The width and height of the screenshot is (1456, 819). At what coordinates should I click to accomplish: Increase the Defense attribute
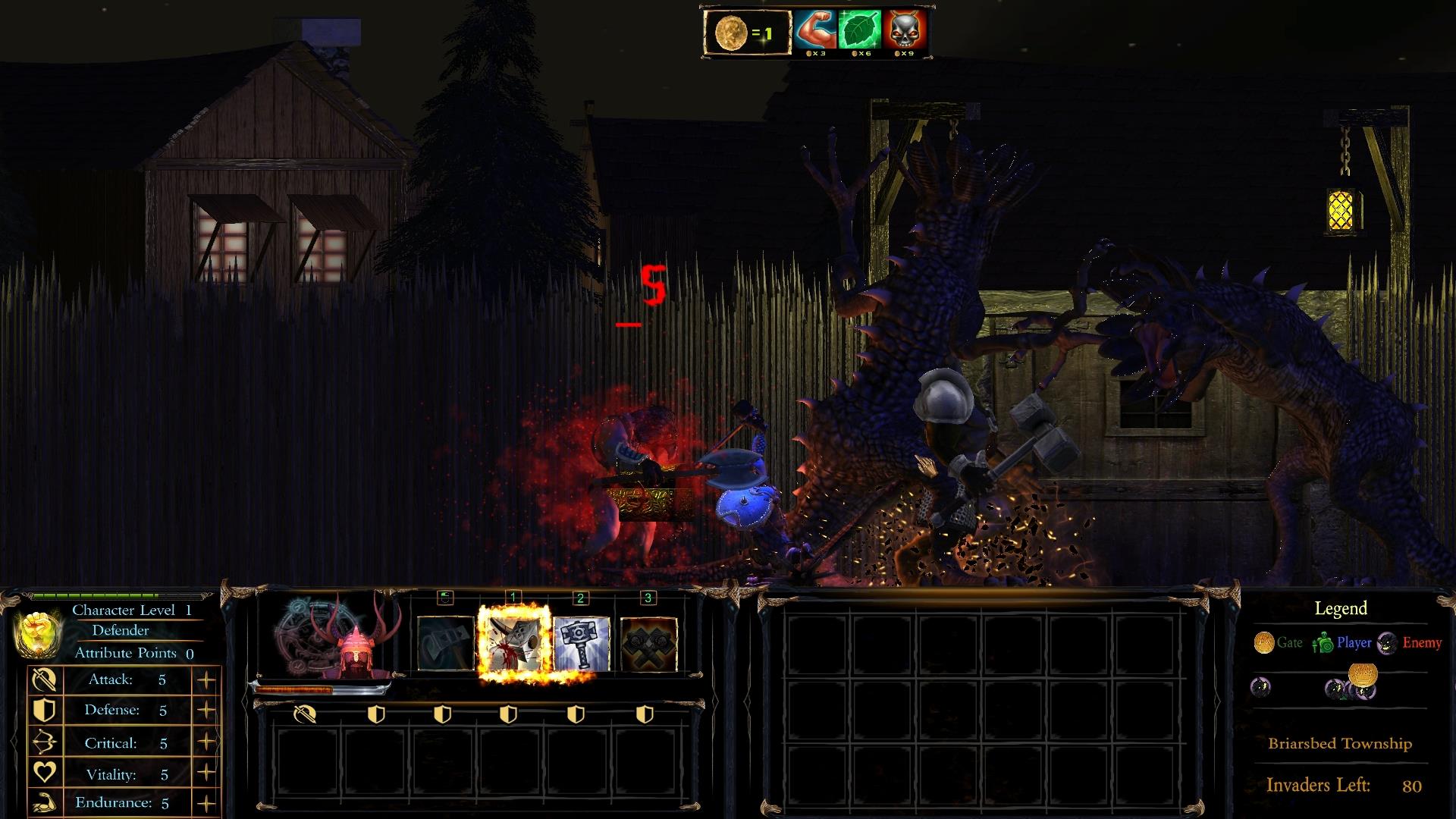[x=206, y=711]
